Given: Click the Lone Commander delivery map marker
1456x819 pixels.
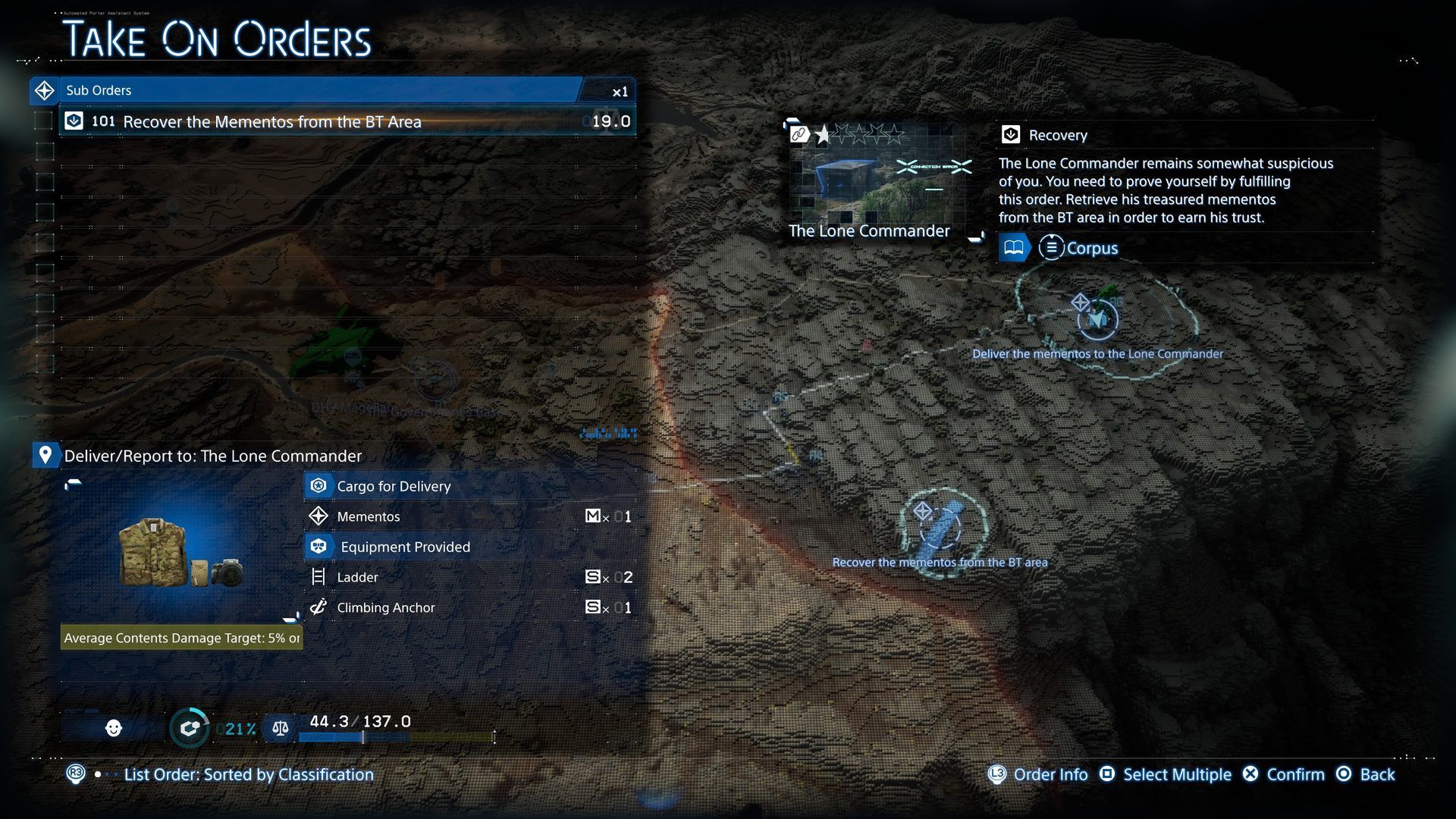Looking at the screenshot, I should pyautogui.click(x=1097, y=318).
